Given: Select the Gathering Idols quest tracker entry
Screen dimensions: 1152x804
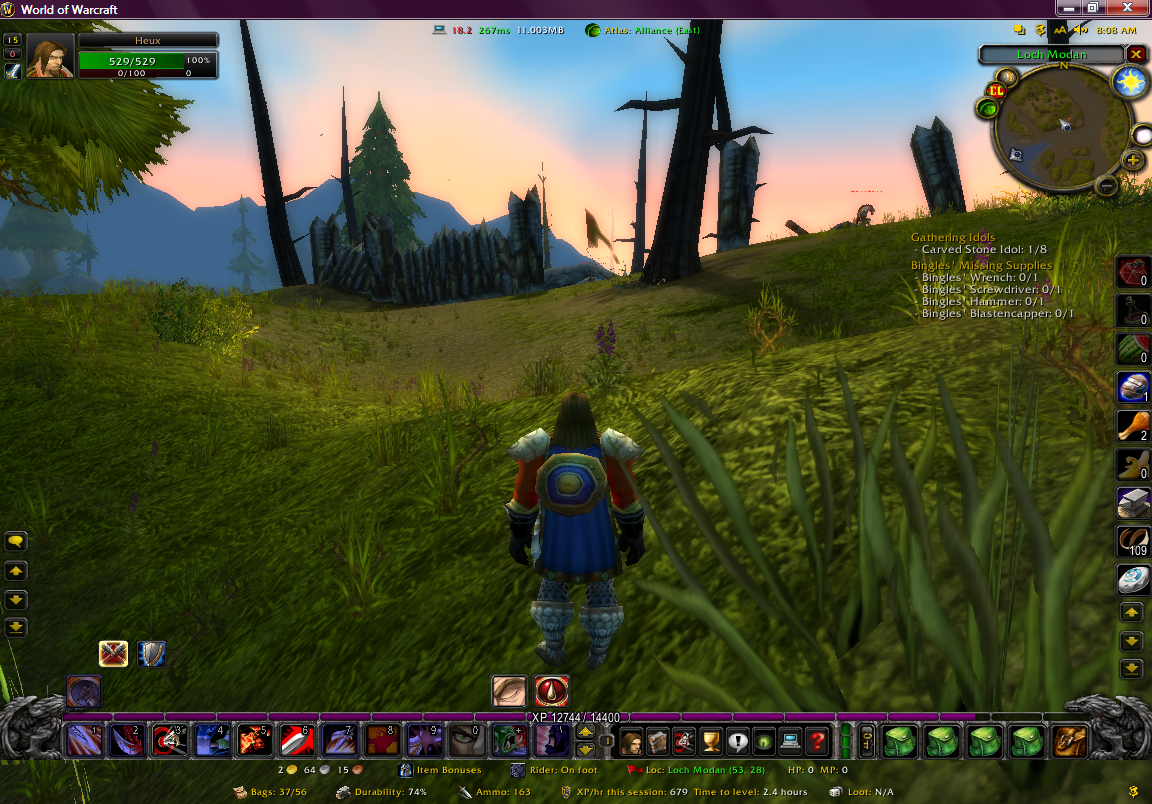Looking at the screenshot, I should pyautogui.click(x=952, y=237).
